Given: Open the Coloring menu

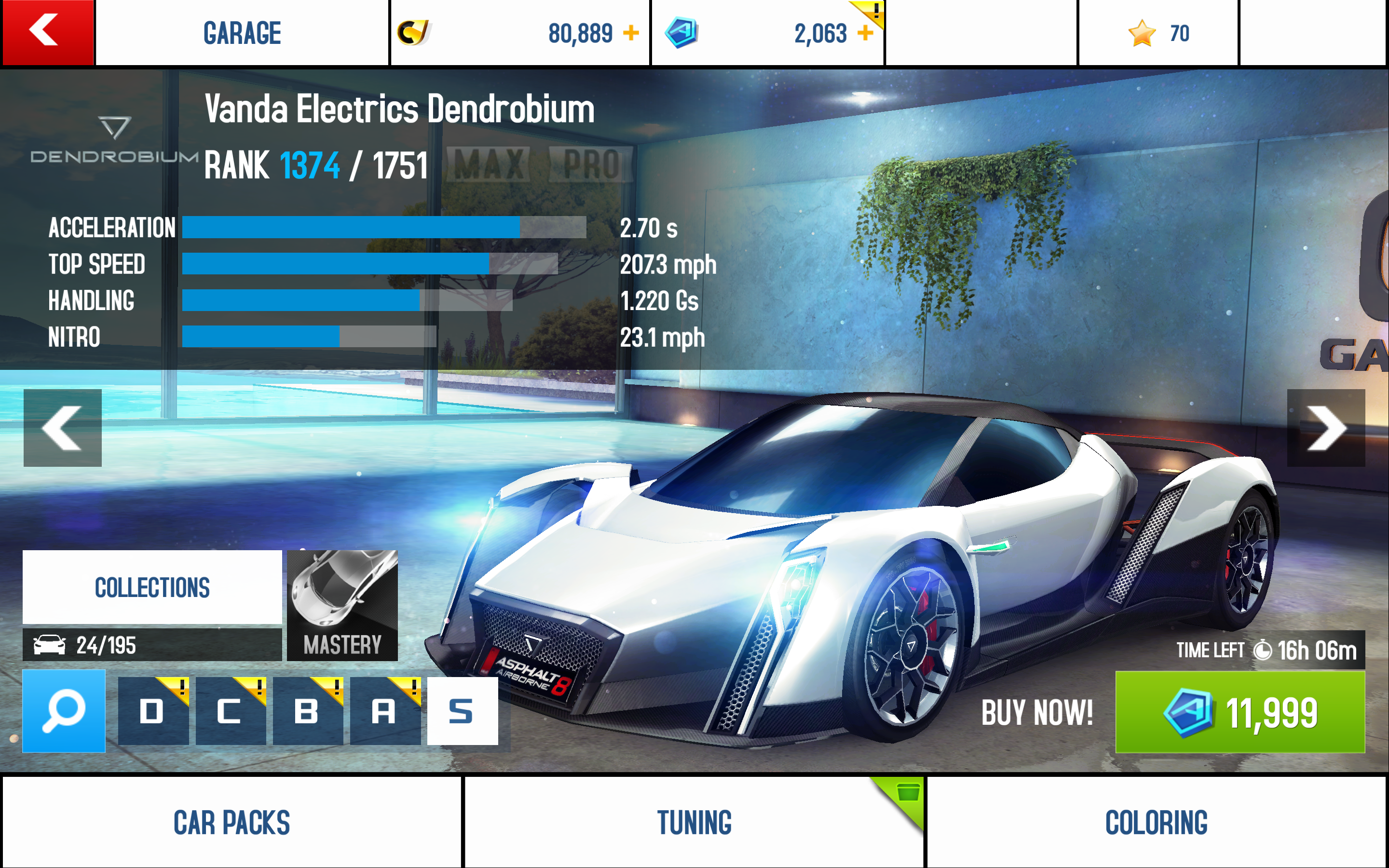Looking at the screenshot, I should [x=1157, y=822].
